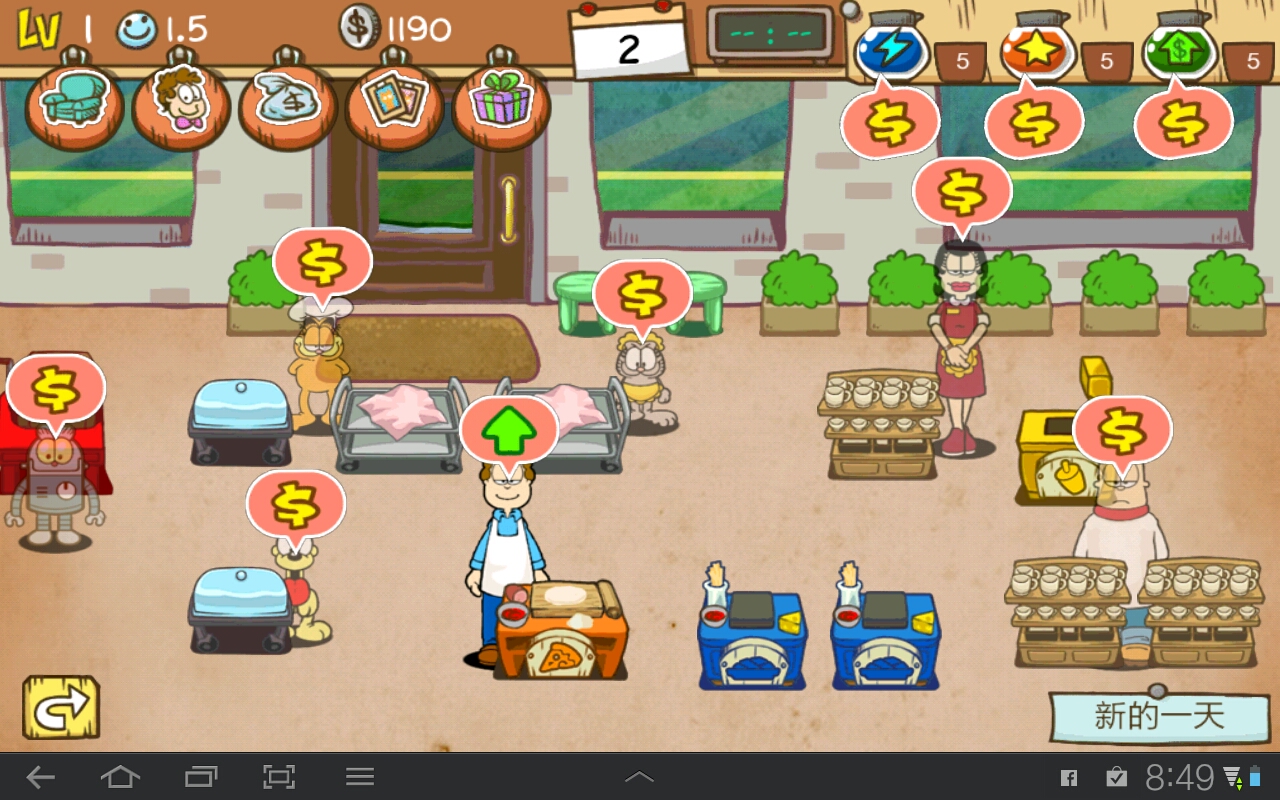Viewport: 1280px width, 800px height.
Task: Tap the dollar bubble above chef Garfield
Action: [x=322, y=263]
